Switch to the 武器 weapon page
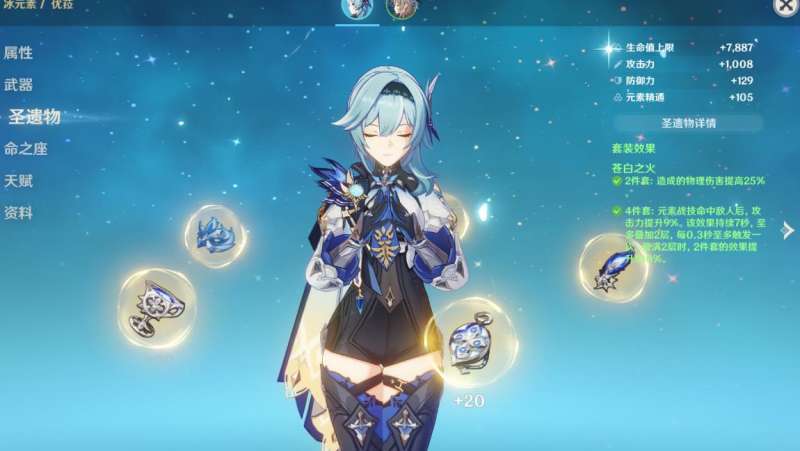800x451 pixels. click(18, 85)
